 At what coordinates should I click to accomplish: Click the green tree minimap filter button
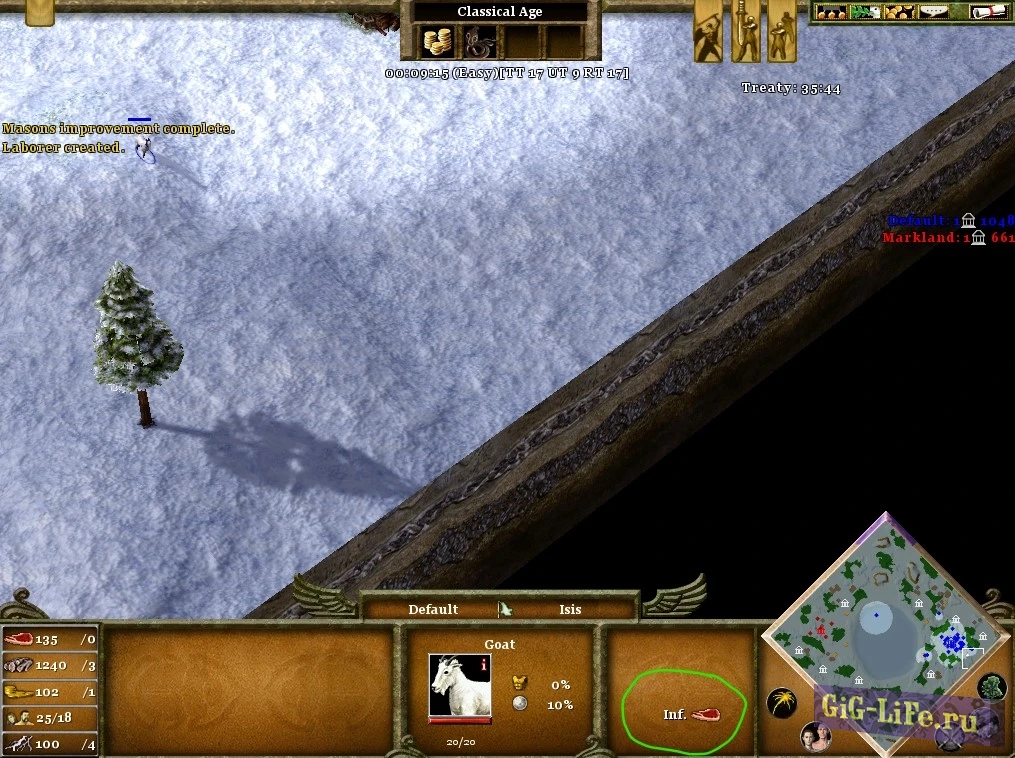pos(991,687)
